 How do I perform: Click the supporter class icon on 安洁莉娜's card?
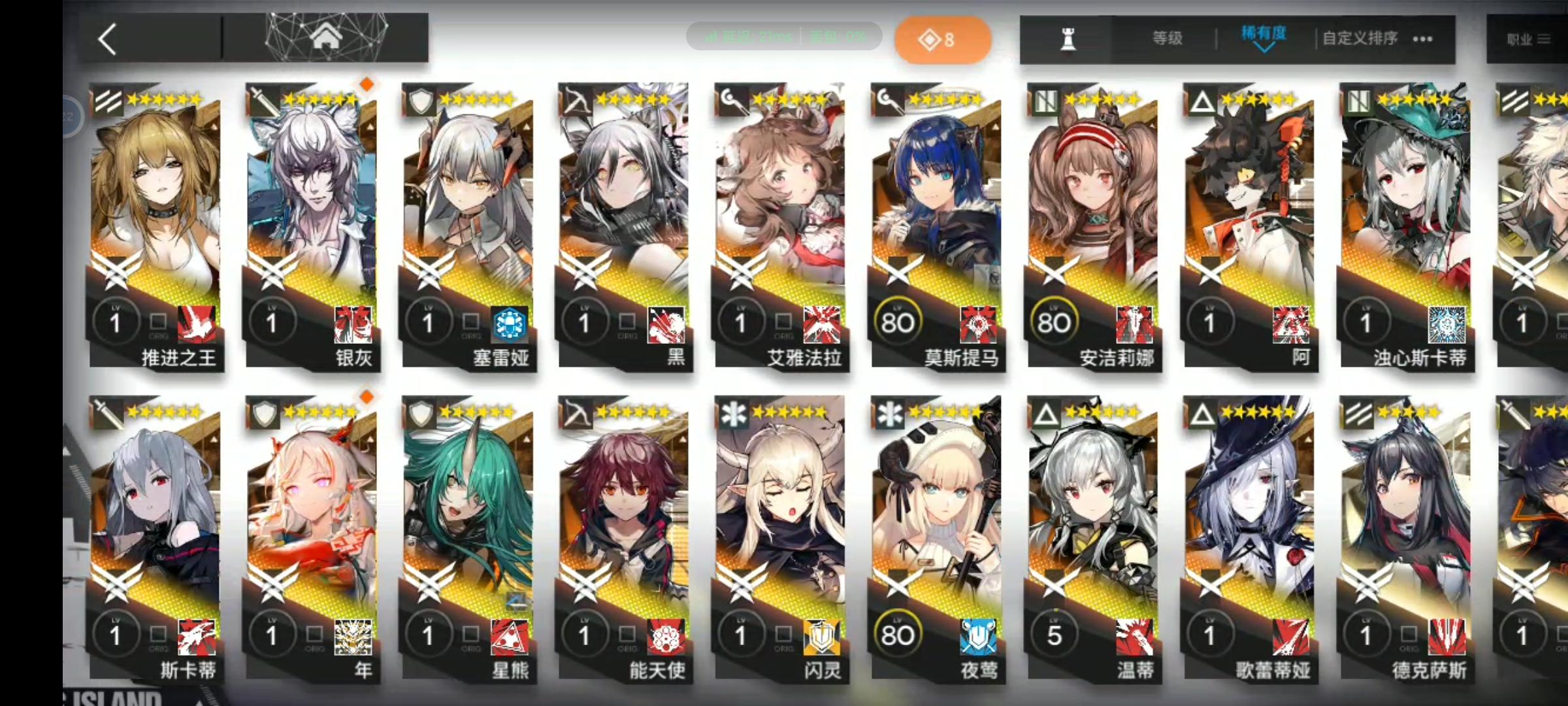pos(1045,101)
